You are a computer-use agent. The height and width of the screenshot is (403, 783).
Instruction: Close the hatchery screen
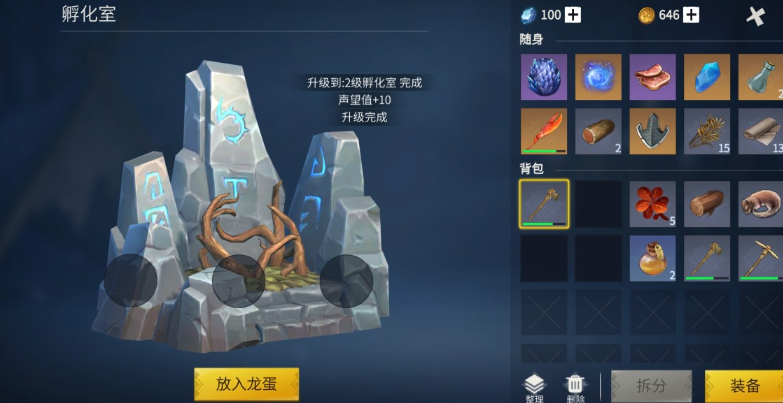click(756, 15)
